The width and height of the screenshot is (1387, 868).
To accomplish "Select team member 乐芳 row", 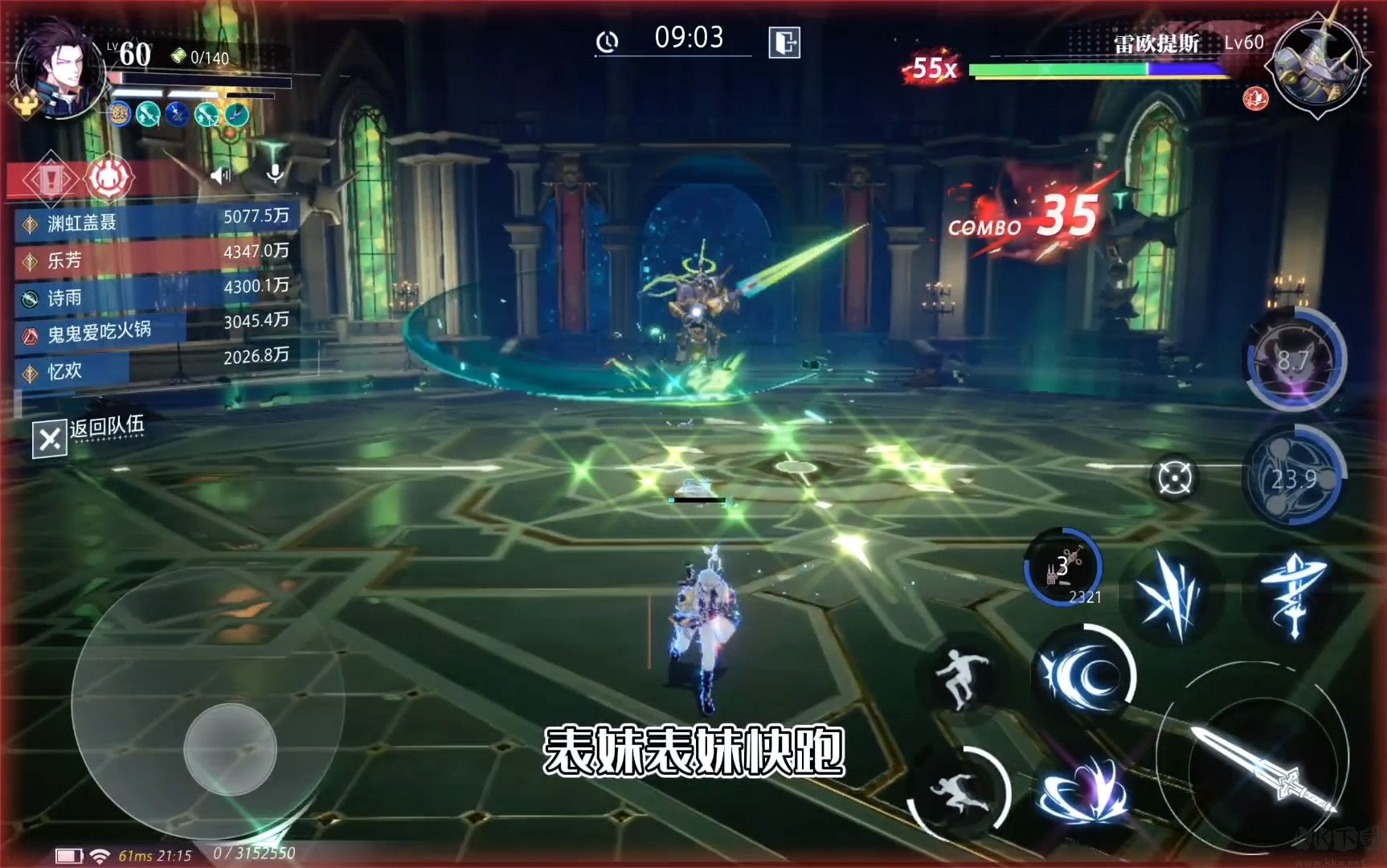I will coord(157,257).
